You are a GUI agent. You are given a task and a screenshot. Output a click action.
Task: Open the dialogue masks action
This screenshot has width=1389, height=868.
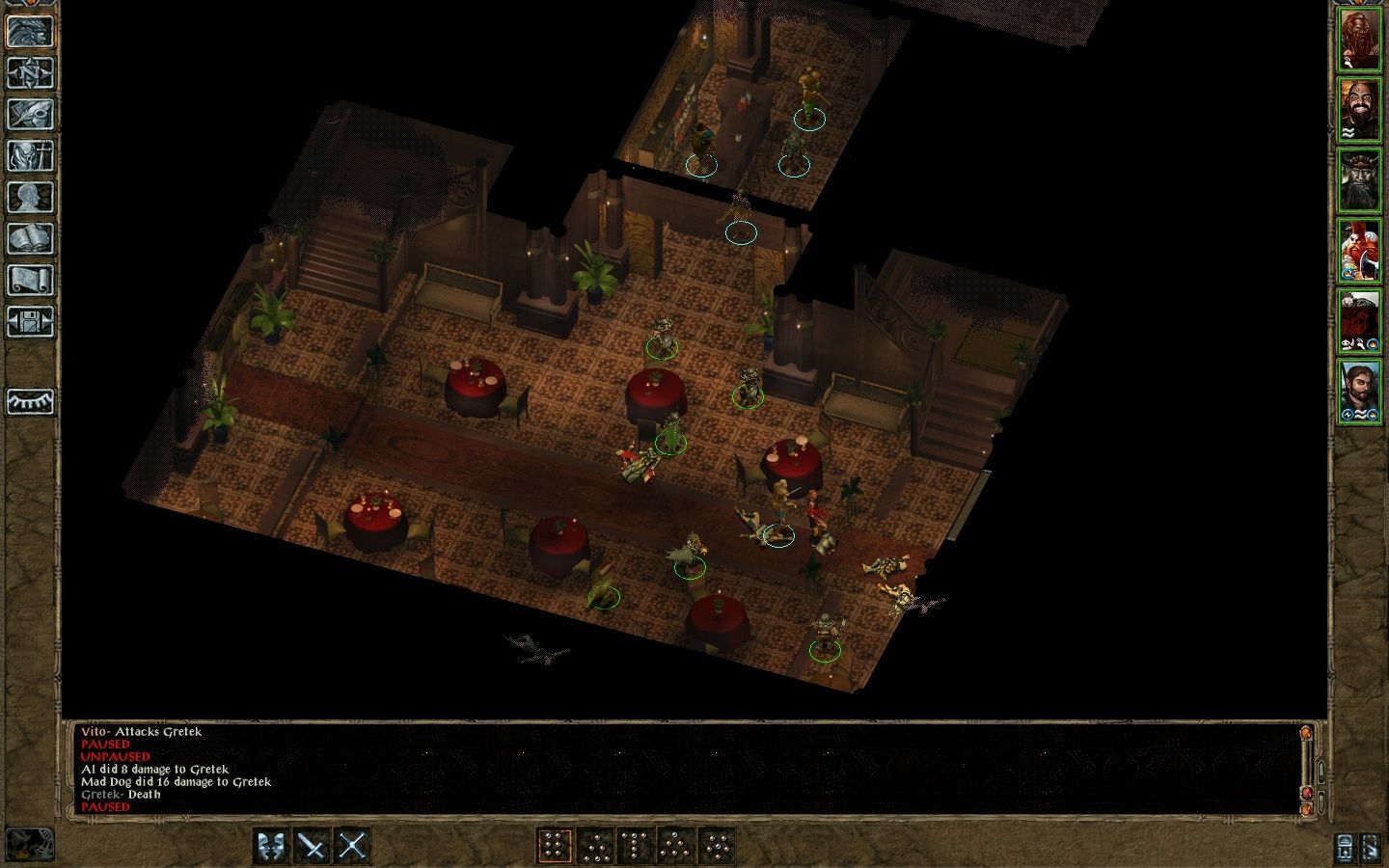pos(269,844)
